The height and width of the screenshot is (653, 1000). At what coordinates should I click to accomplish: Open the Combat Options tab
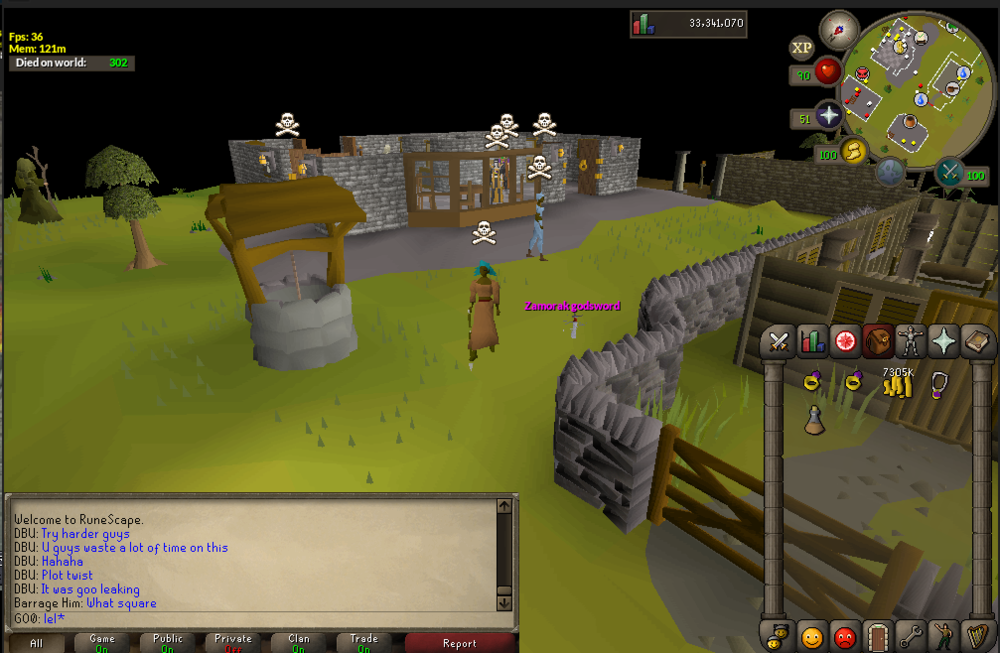[x=778, y=343]
